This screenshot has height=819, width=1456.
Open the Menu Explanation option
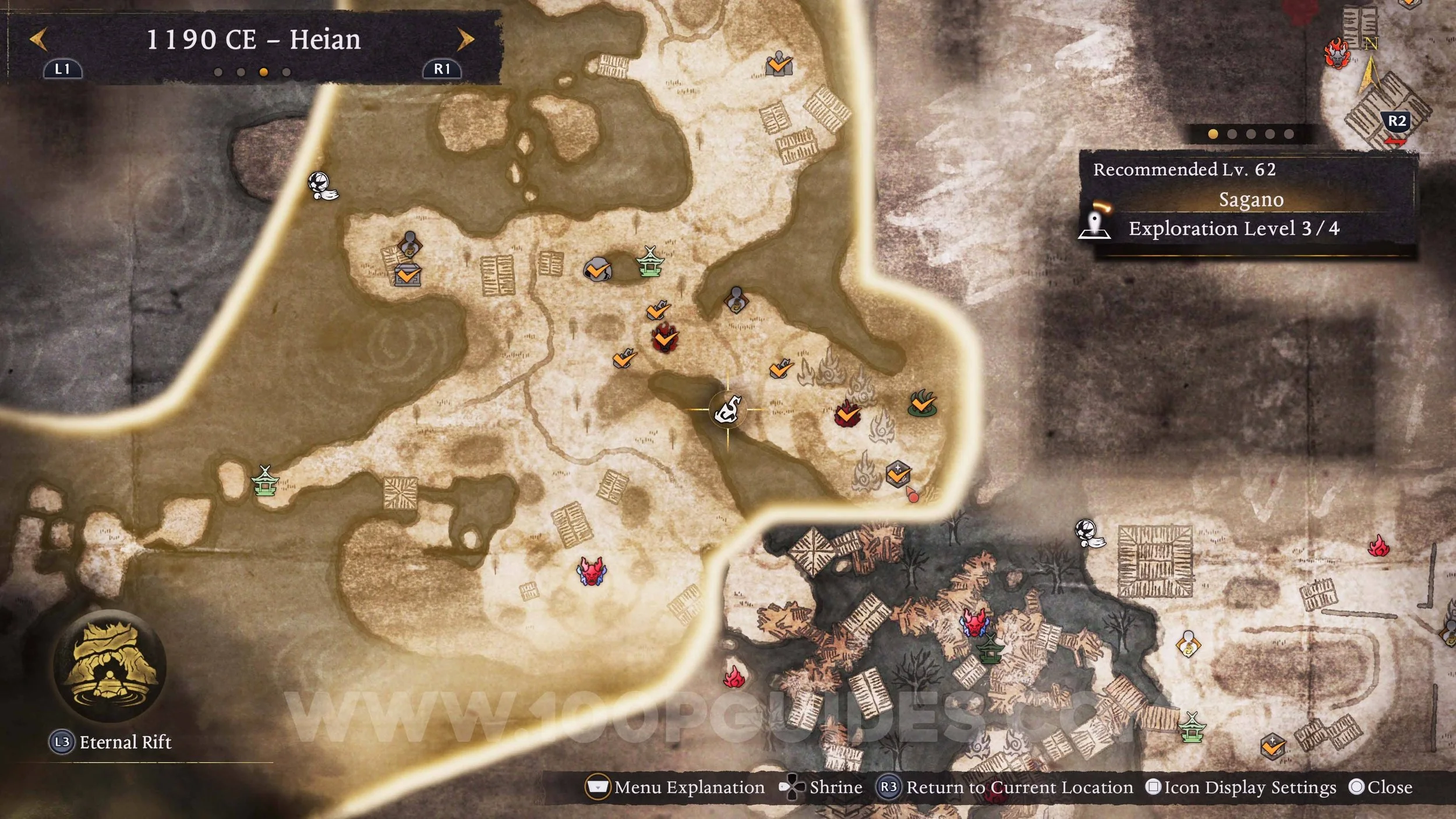[676, 788]
